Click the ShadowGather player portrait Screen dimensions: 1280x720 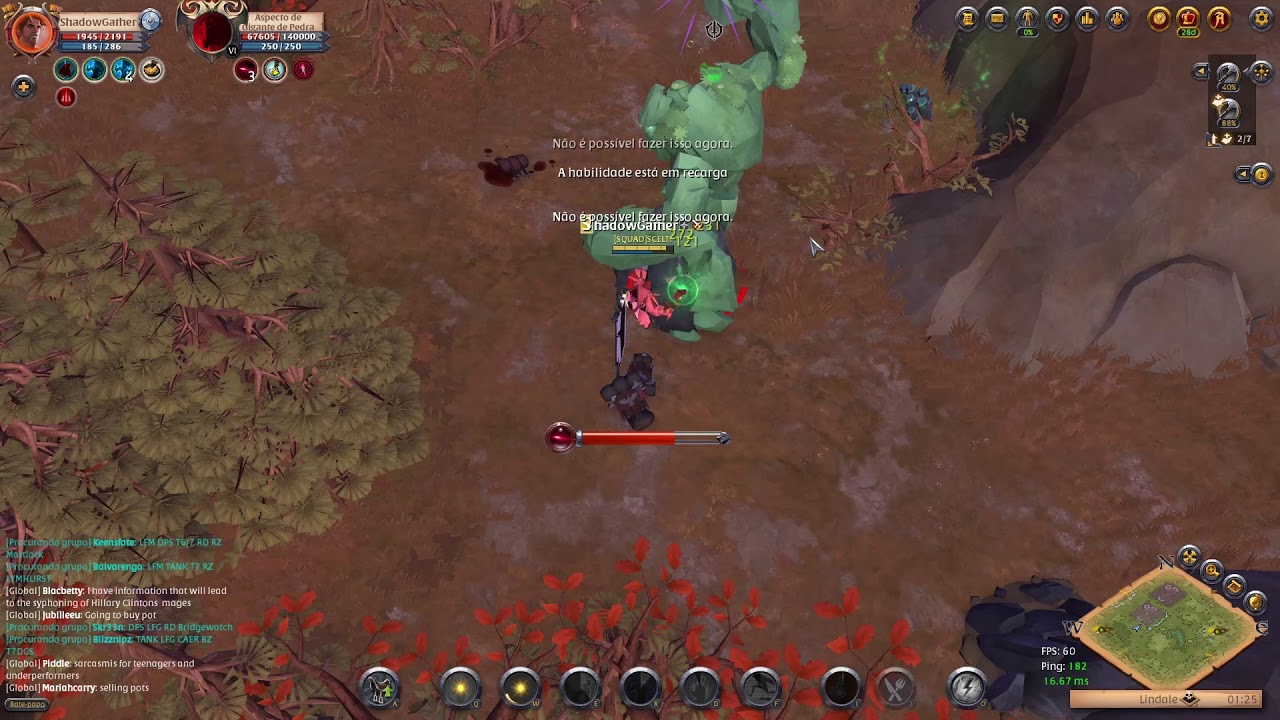coord(32,30)
